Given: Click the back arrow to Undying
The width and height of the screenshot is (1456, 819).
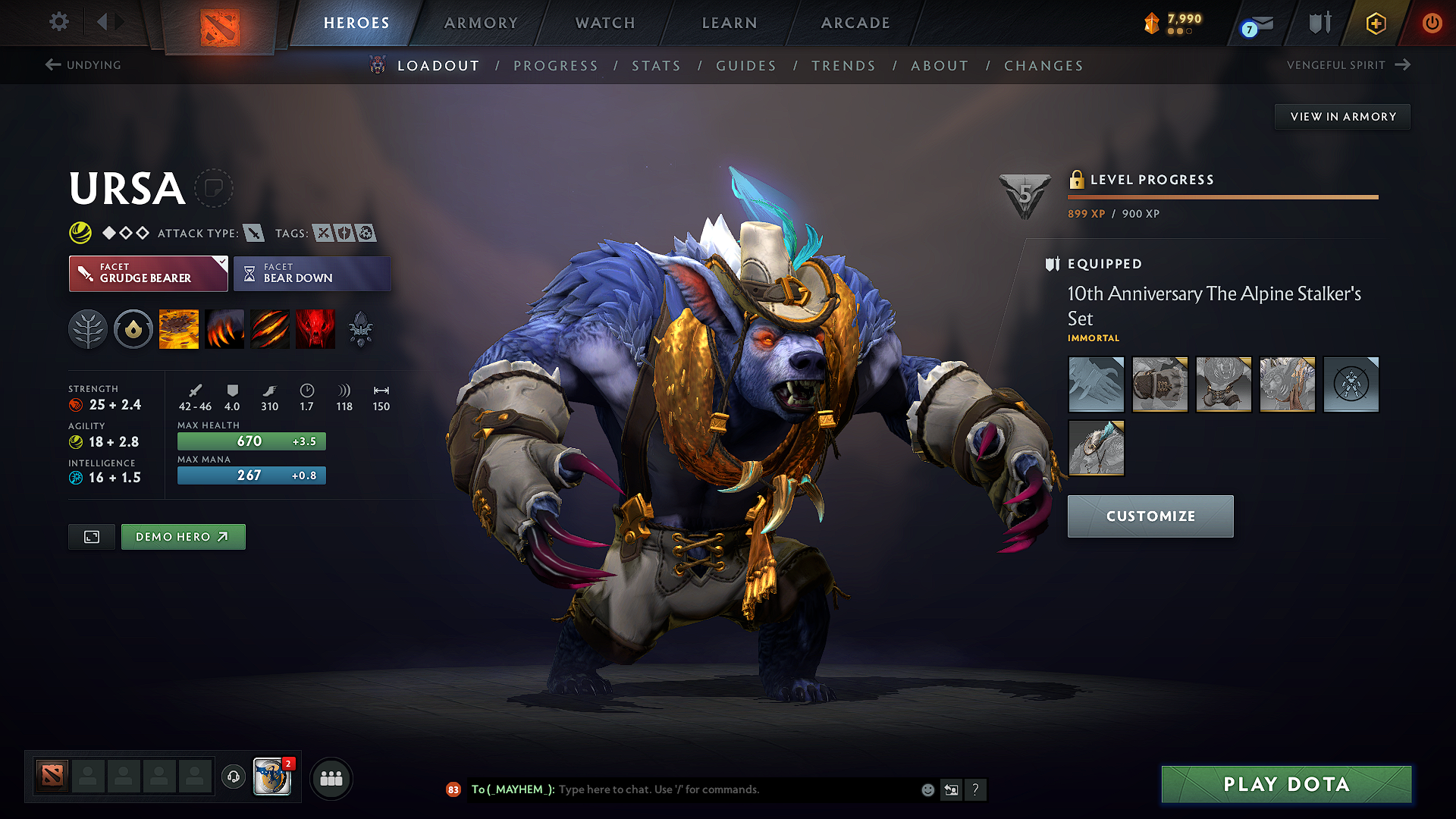Looking at the screenshot, I should click(52, 64).
